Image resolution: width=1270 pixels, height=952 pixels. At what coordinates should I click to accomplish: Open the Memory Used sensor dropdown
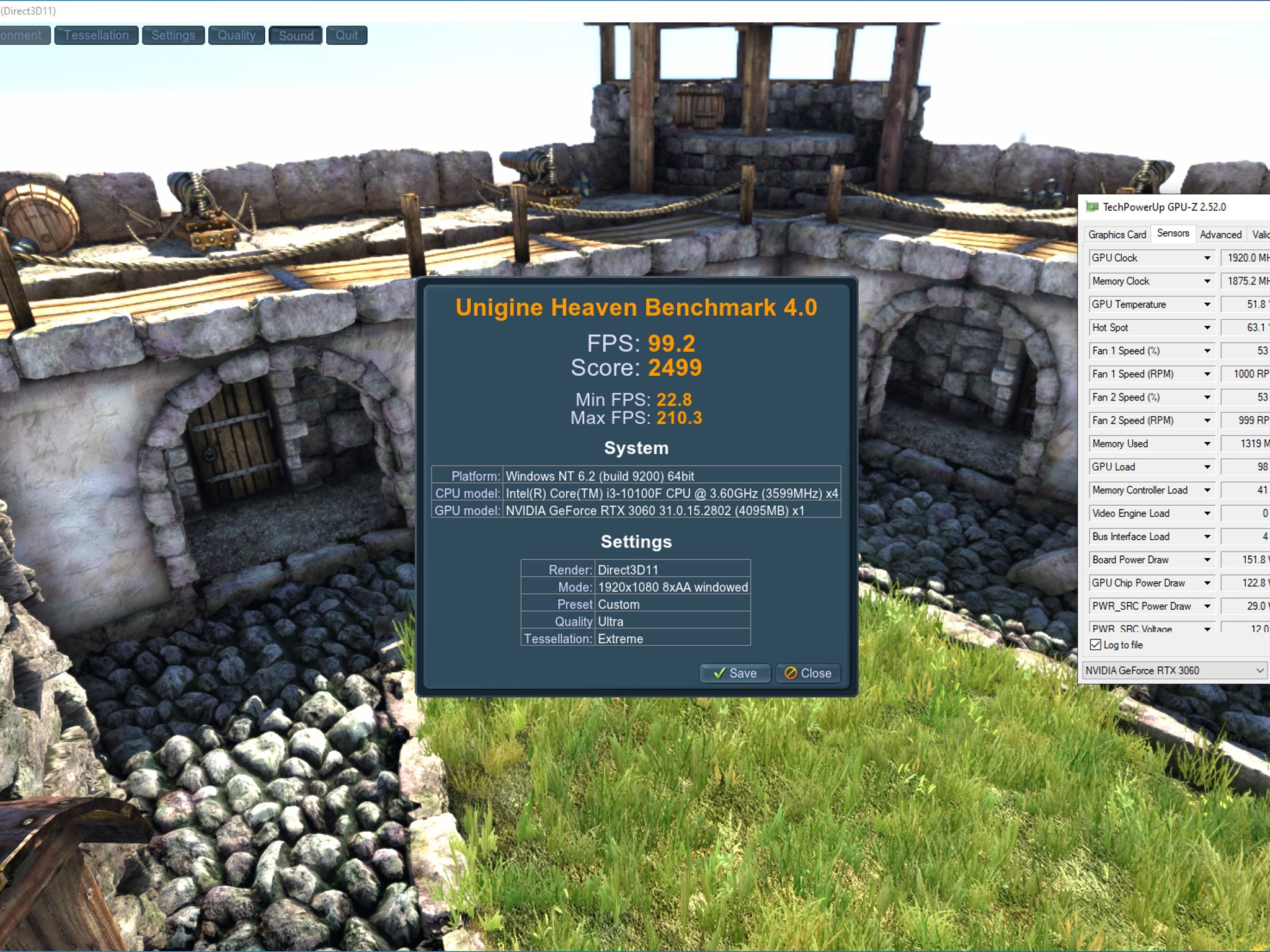(x=1207, y=444)
